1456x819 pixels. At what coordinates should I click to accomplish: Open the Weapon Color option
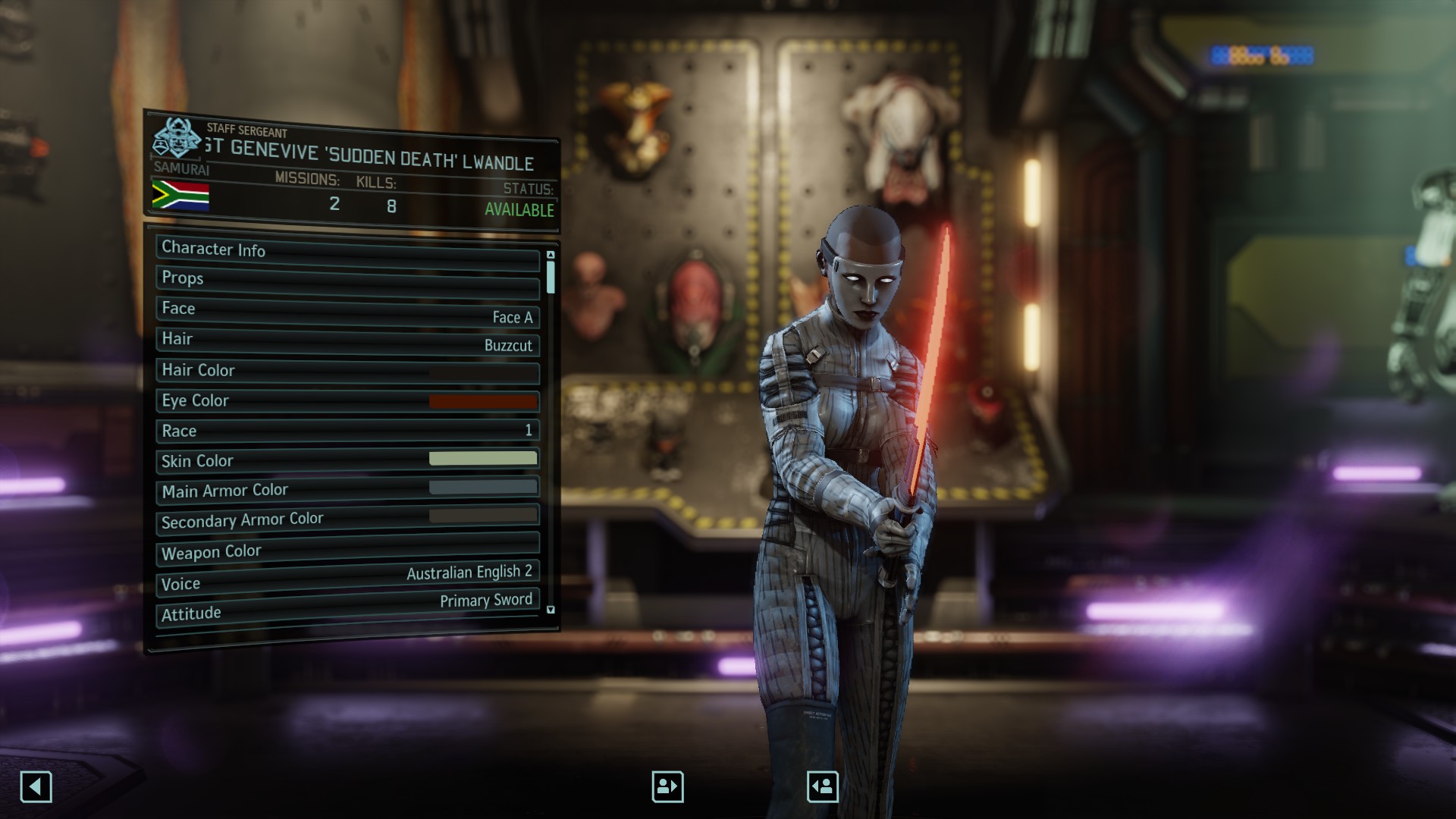347,550
